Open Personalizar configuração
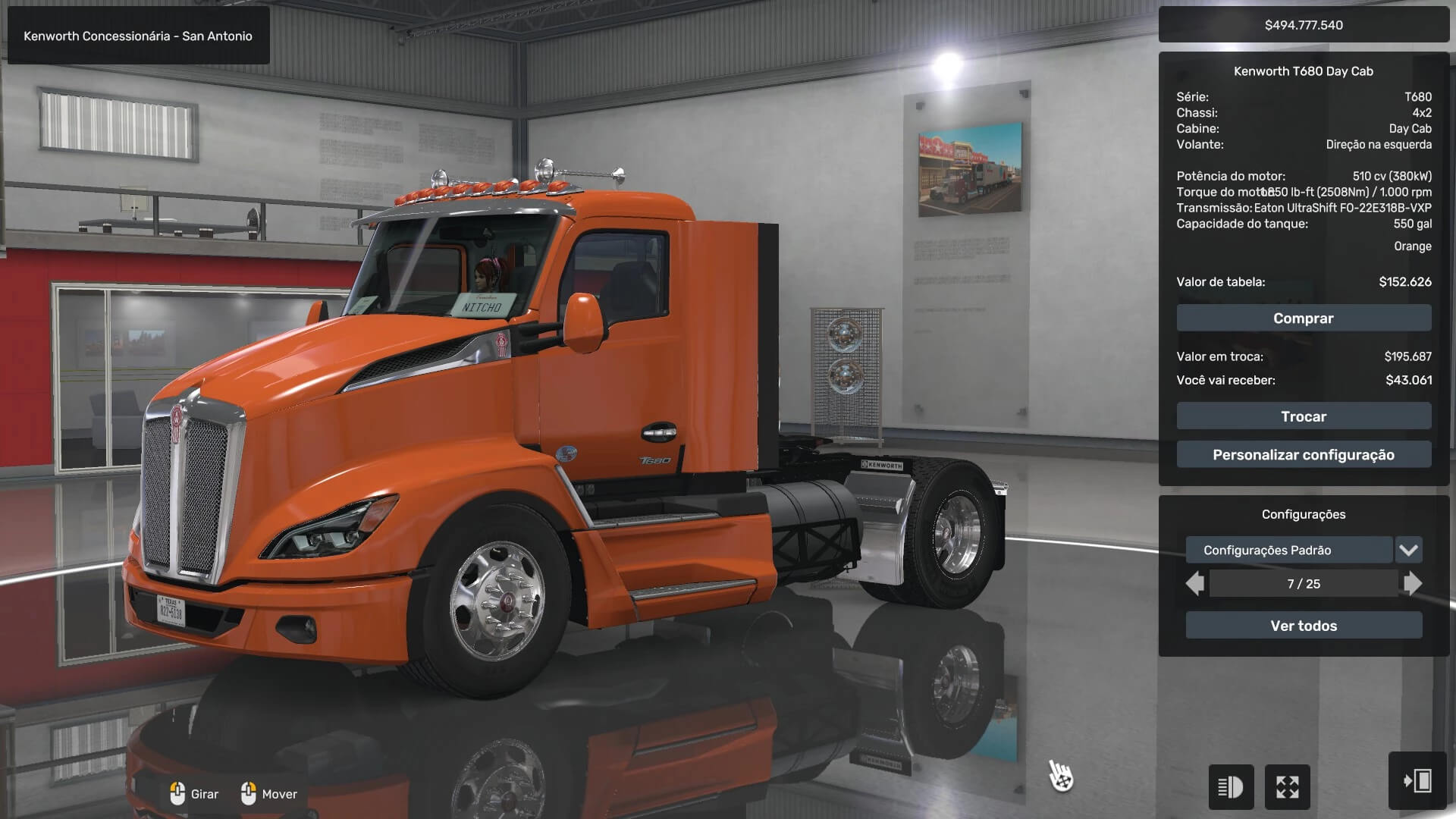 click(x=1304, y=455)
